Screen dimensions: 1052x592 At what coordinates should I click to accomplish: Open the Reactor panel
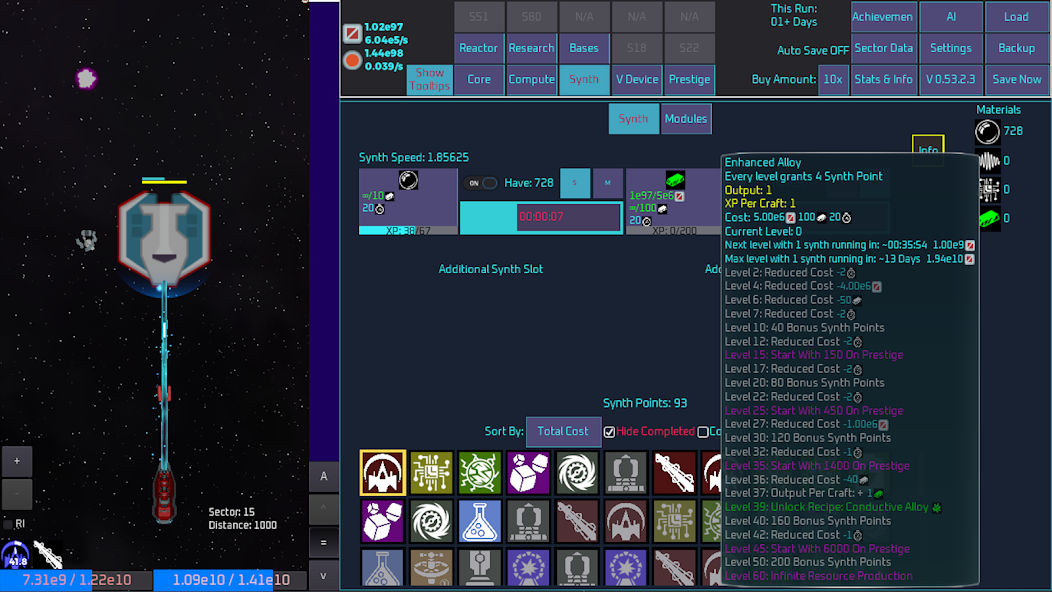(479, 48)
